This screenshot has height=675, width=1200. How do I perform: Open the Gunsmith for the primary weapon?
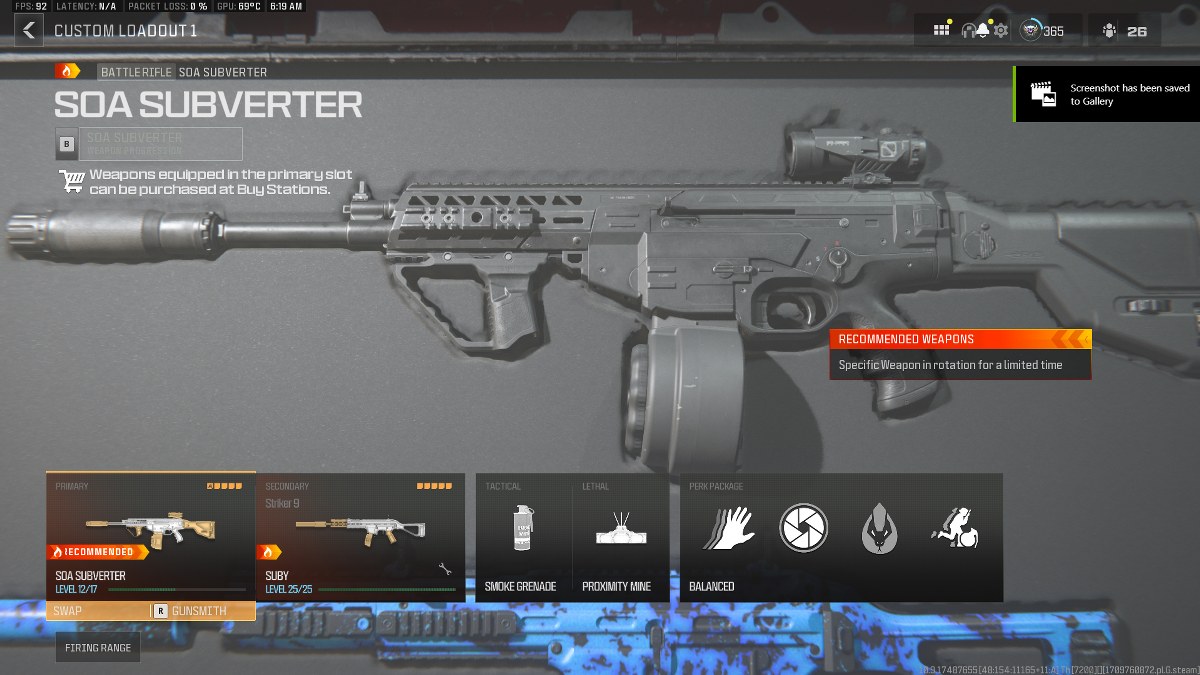click(x=198, y=611)
